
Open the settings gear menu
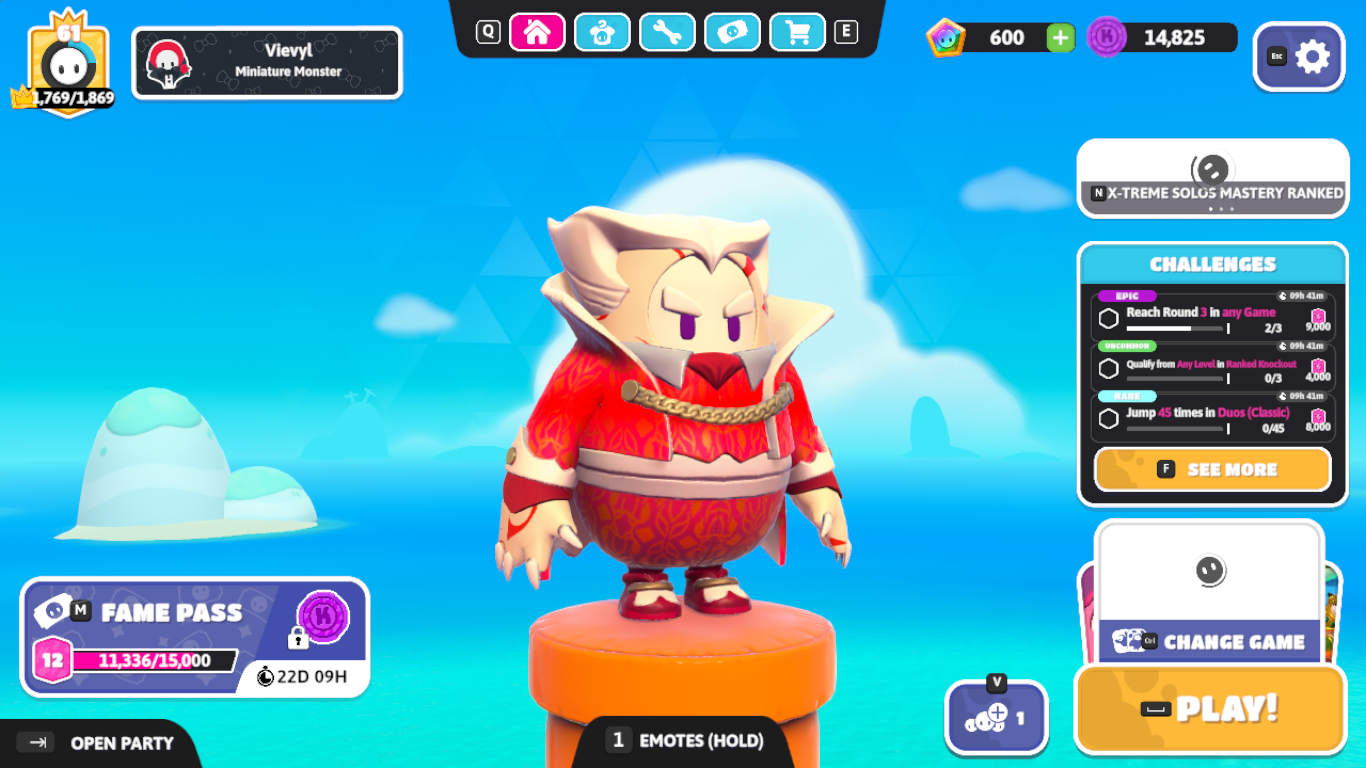(1299, 57)
